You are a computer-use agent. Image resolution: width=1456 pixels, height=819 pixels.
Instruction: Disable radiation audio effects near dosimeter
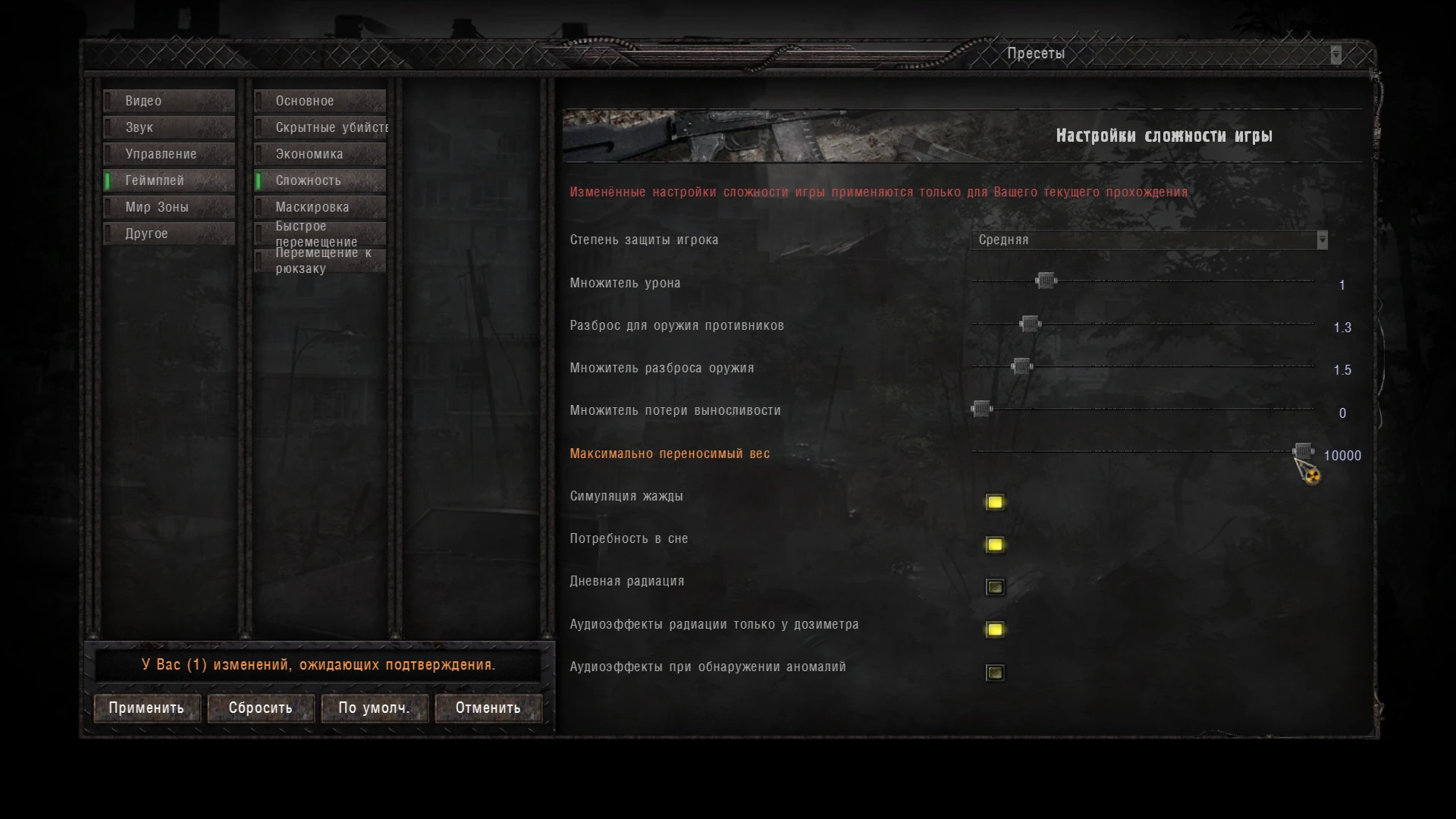[994, 629]
